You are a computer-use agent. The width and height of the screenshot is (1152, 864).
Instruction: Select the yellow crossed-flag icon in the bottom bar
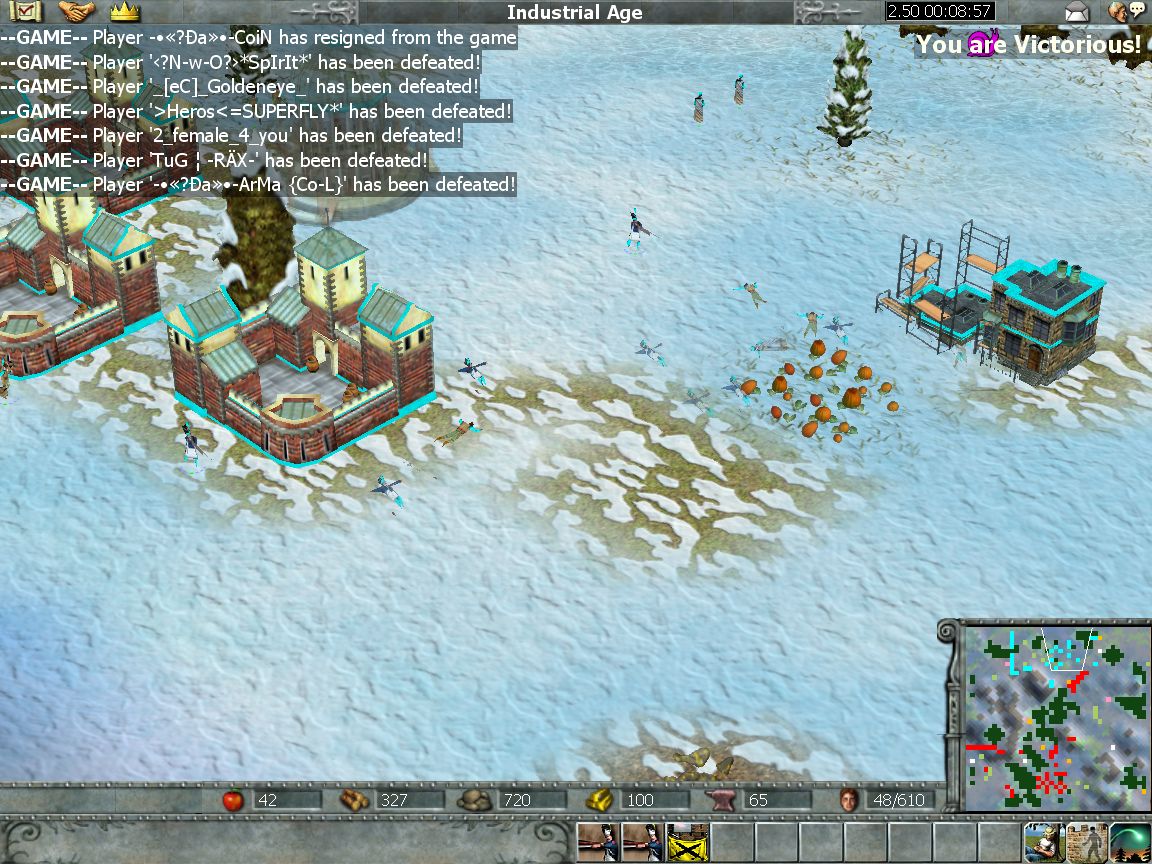pos(687,843)
